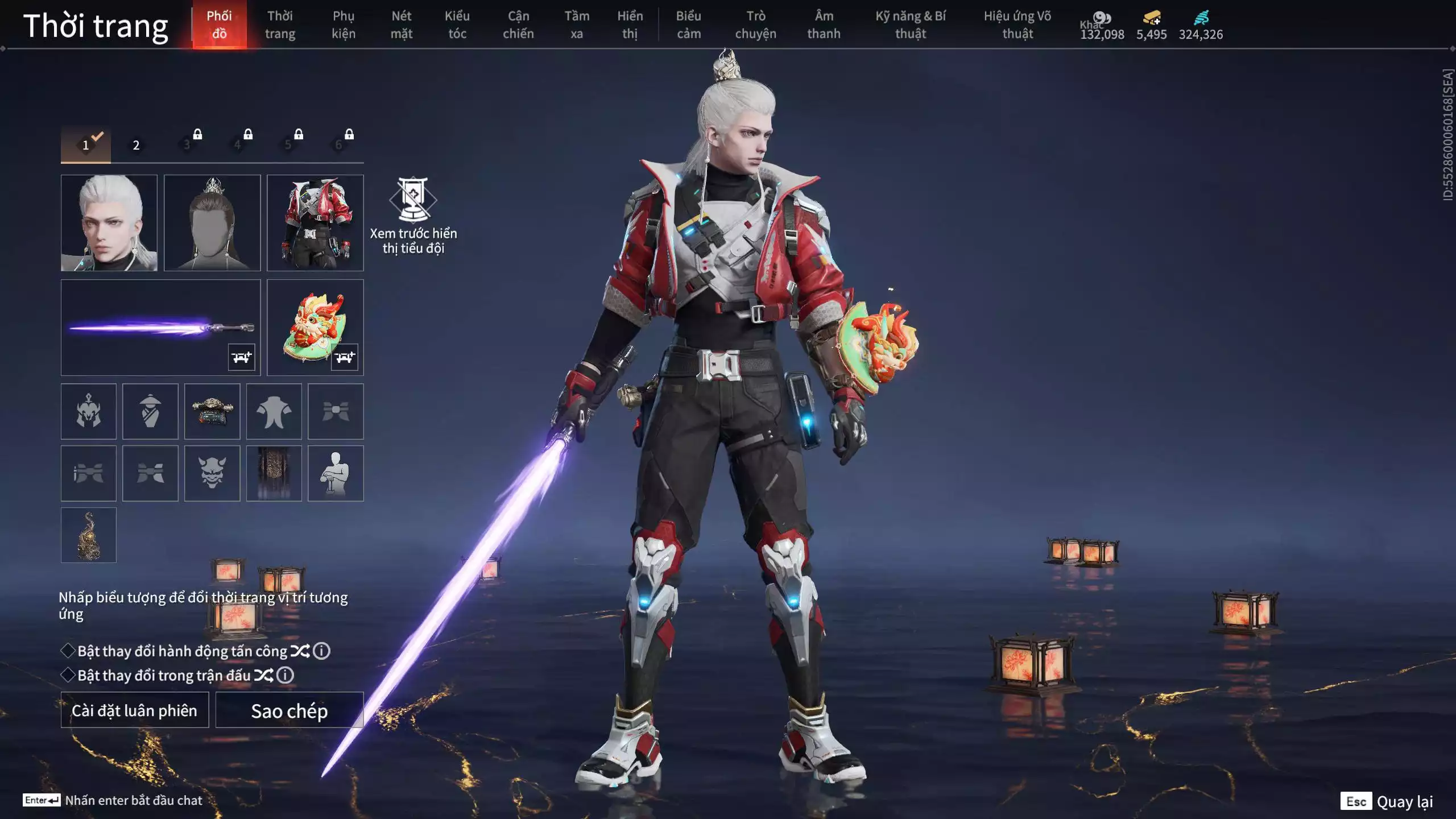Open the Phụ kiện tab
Image resolution: width=1456 pixels, height=819 pixels.
click(344, 25)
